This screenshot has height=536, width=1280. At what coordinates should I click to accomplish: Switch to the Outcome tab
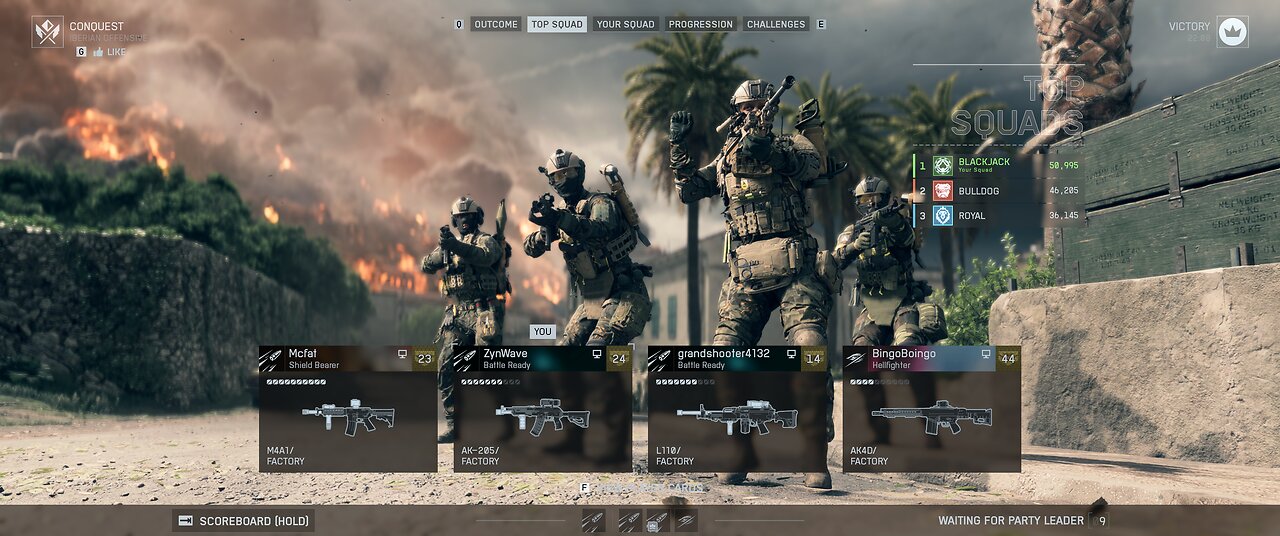pyautogui.click(x=495, y=24)
